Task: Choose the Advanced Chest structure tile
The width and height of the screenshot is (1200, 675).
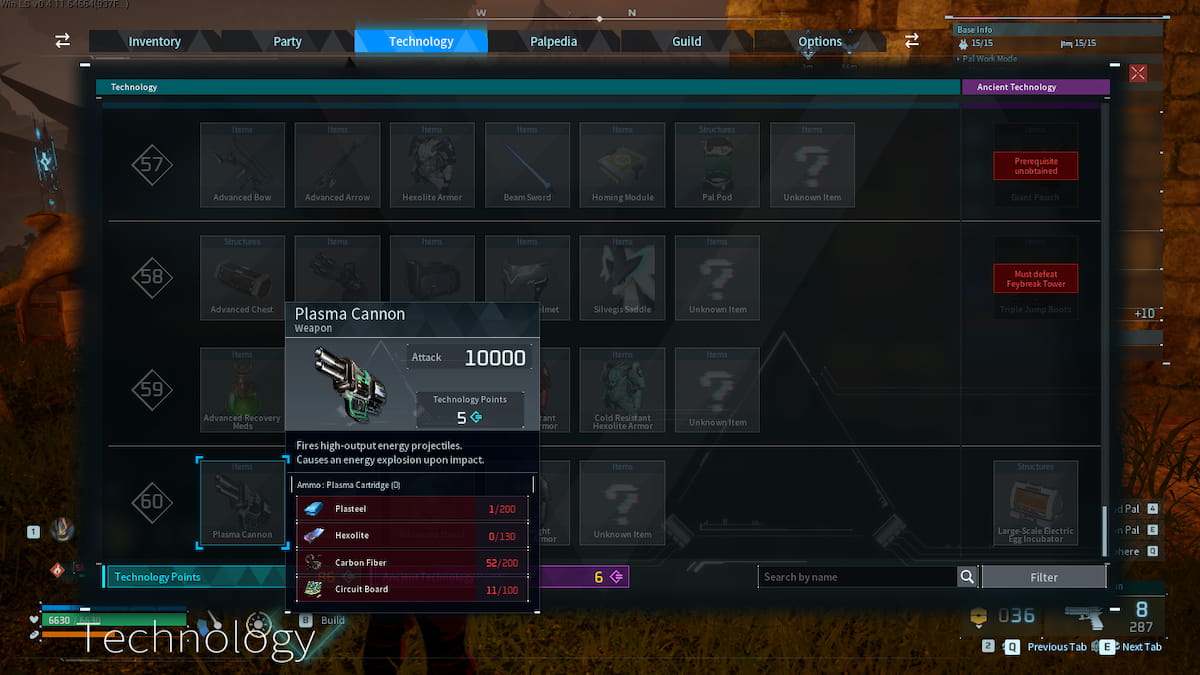Action: pyautogui.click(x=242, y=277)
